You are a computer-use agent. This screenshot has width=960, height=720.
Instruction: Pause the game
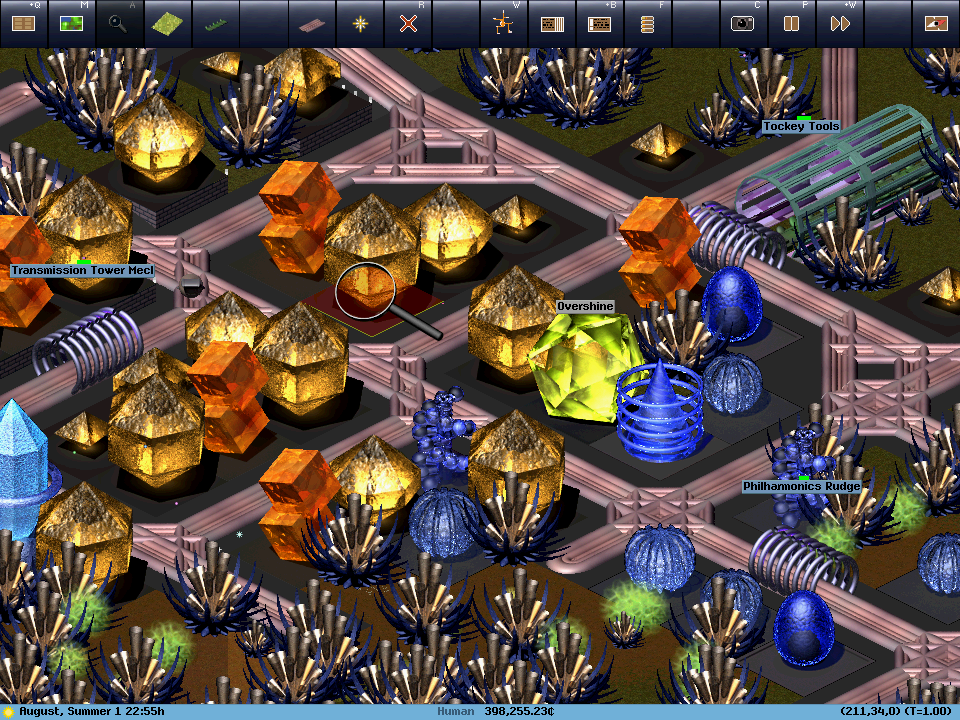(791, 24)
